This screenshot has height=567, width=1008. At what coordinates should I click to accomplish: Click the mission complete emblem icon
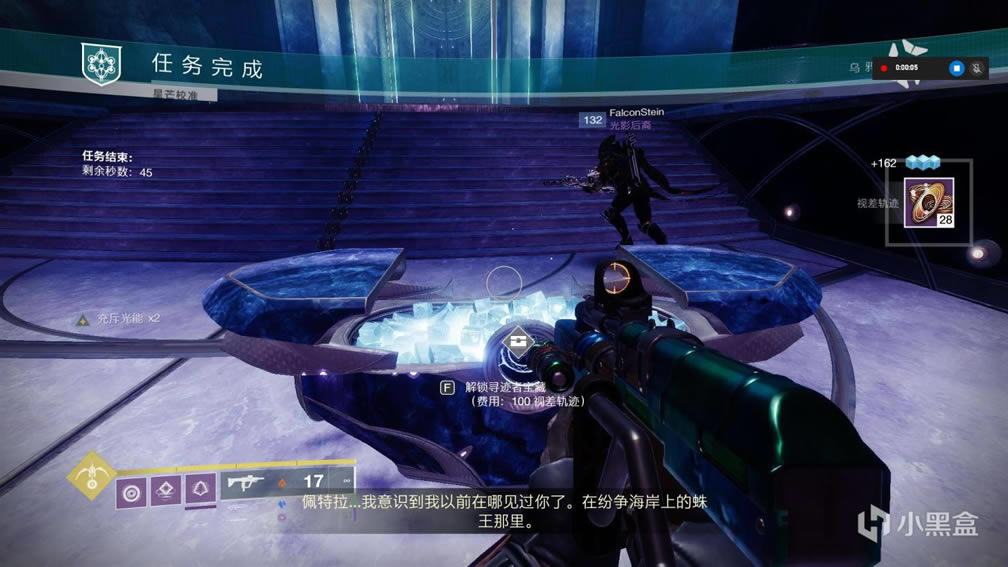[101, 63]
